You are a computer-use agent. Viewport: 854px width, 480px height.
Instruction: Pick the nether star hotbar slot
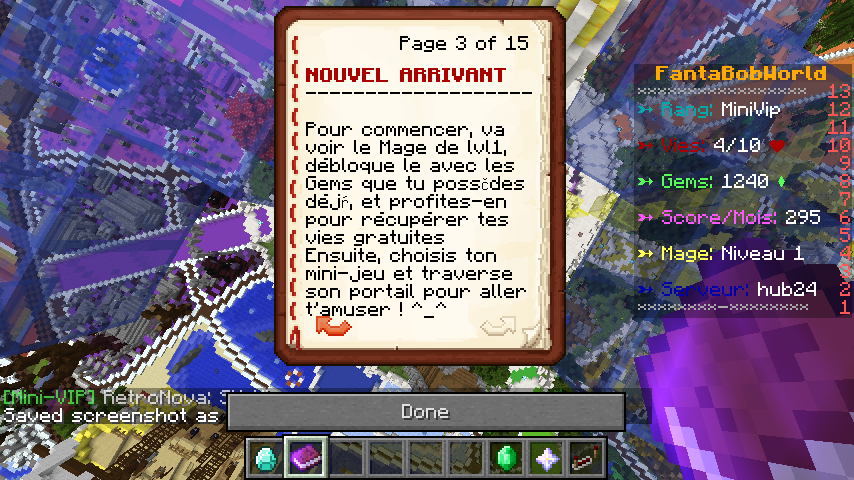(545, 457)
